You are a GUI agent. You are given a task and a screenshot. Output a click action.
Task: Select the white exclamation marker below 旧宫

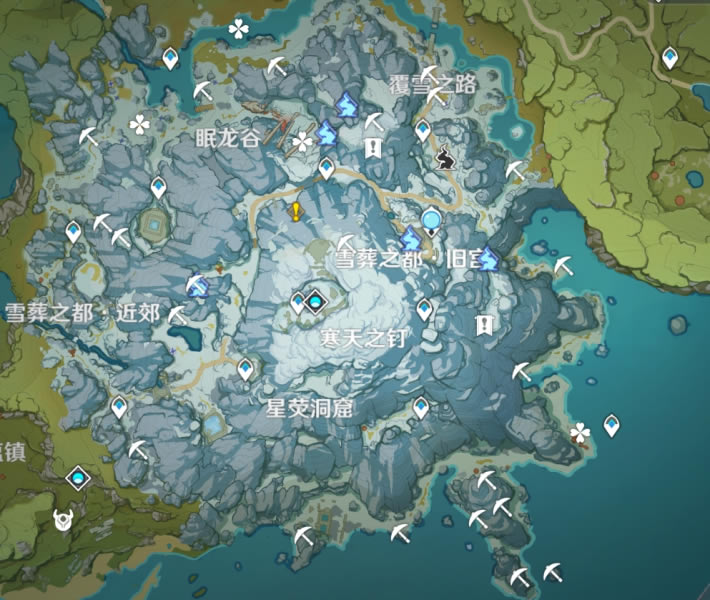pos(485,324)
